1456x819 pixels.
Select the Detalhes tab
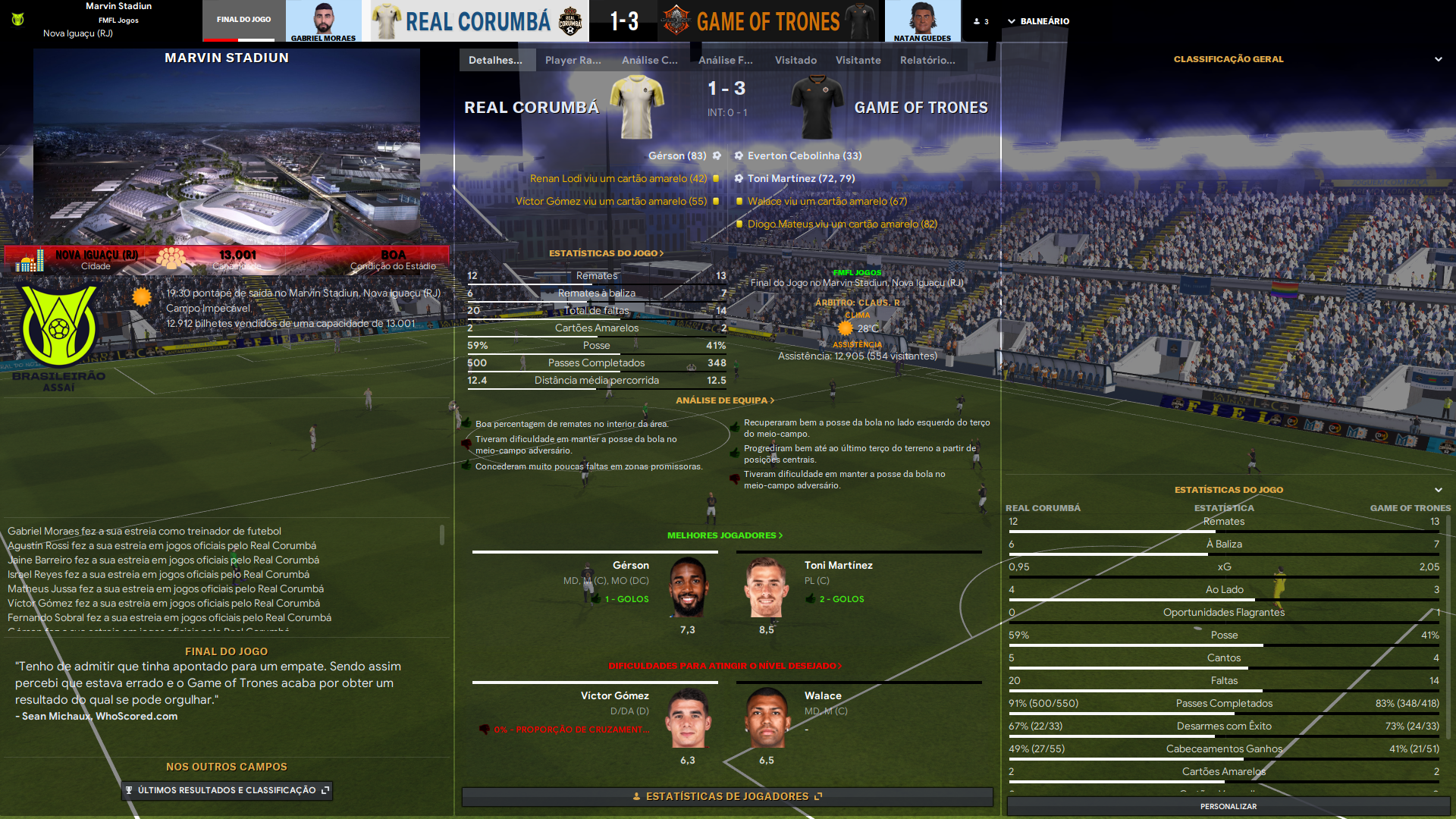coord(496,60)
